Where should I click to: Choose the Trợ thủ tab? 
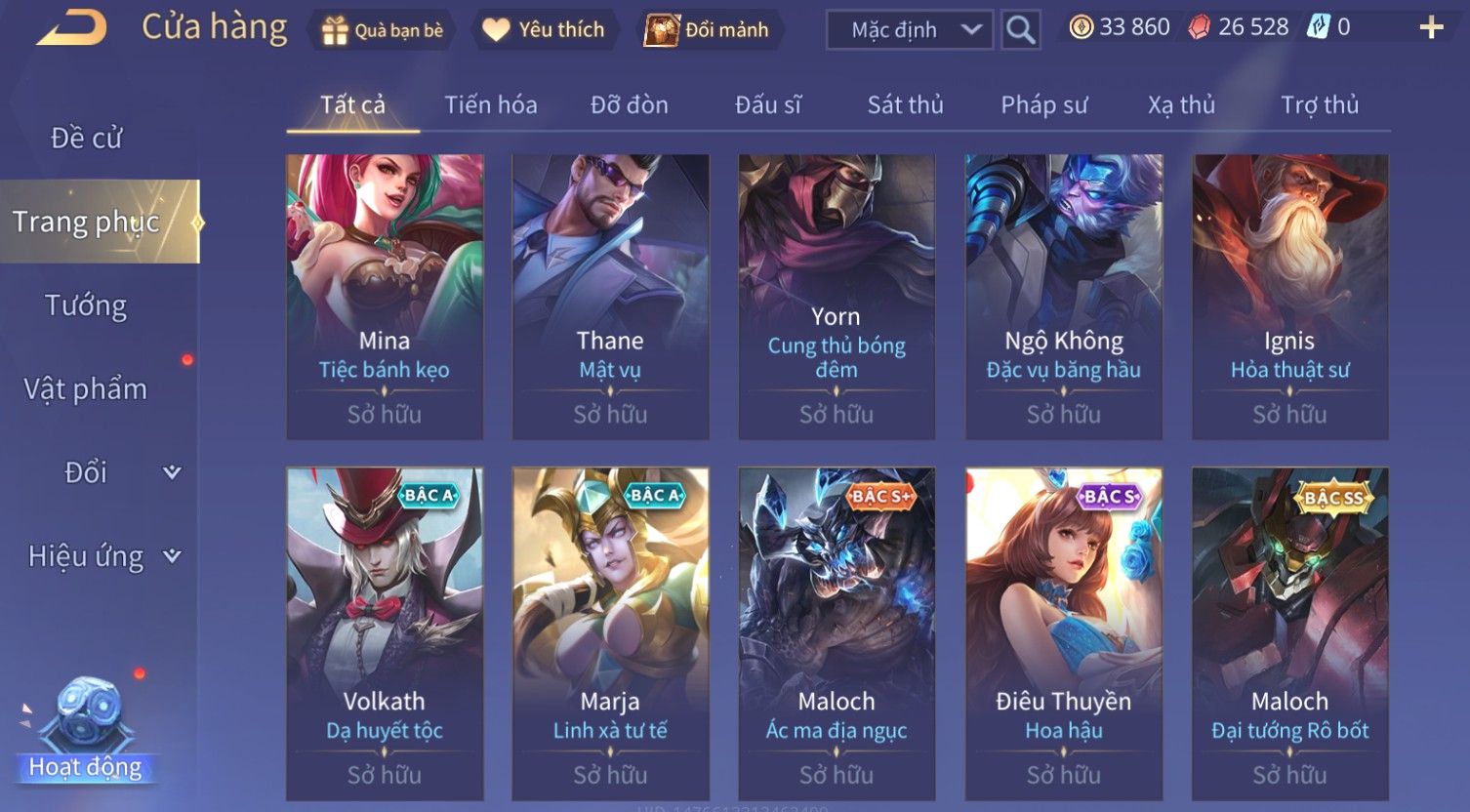pyautogui.click(x=1319, y=104)
